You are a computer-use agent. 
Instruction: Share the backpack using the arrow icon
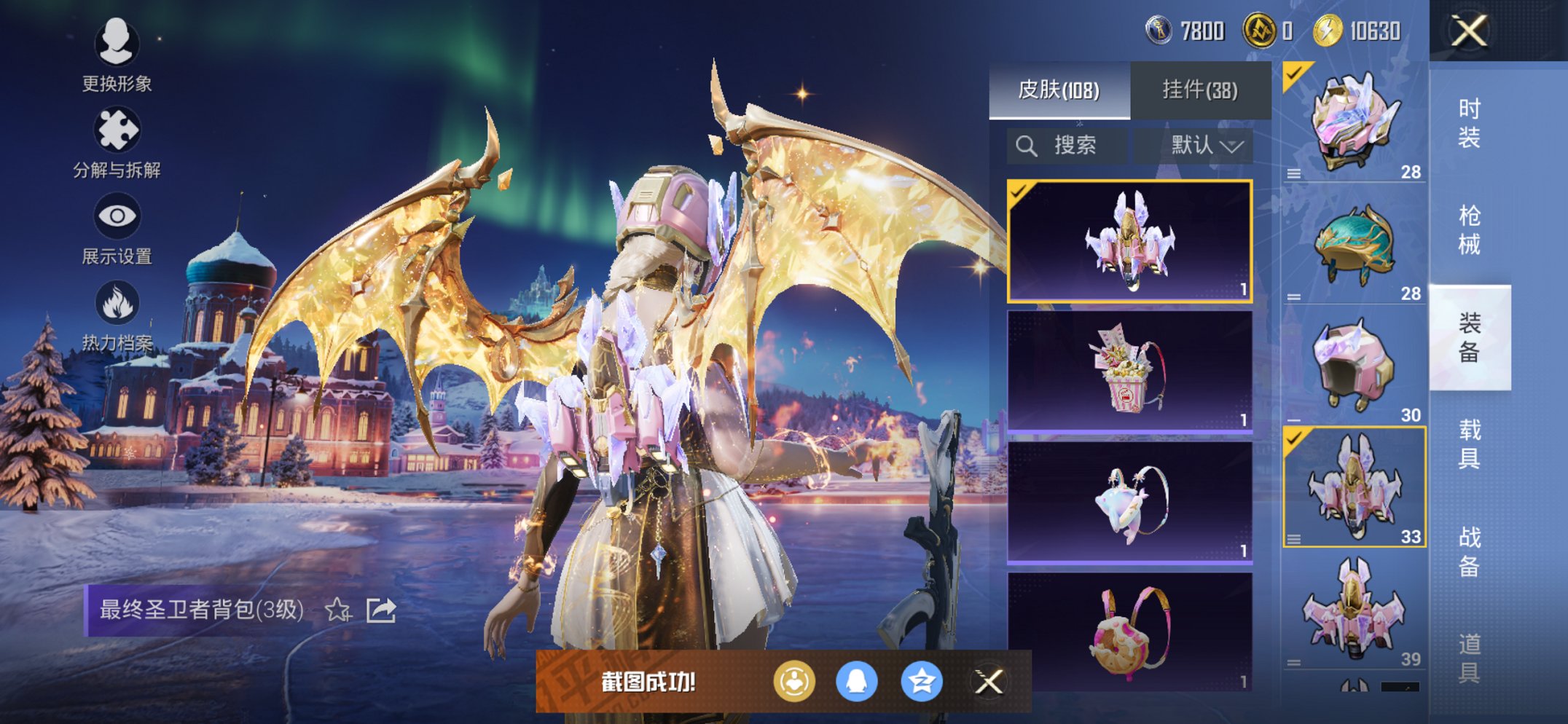tap(381, 610)
